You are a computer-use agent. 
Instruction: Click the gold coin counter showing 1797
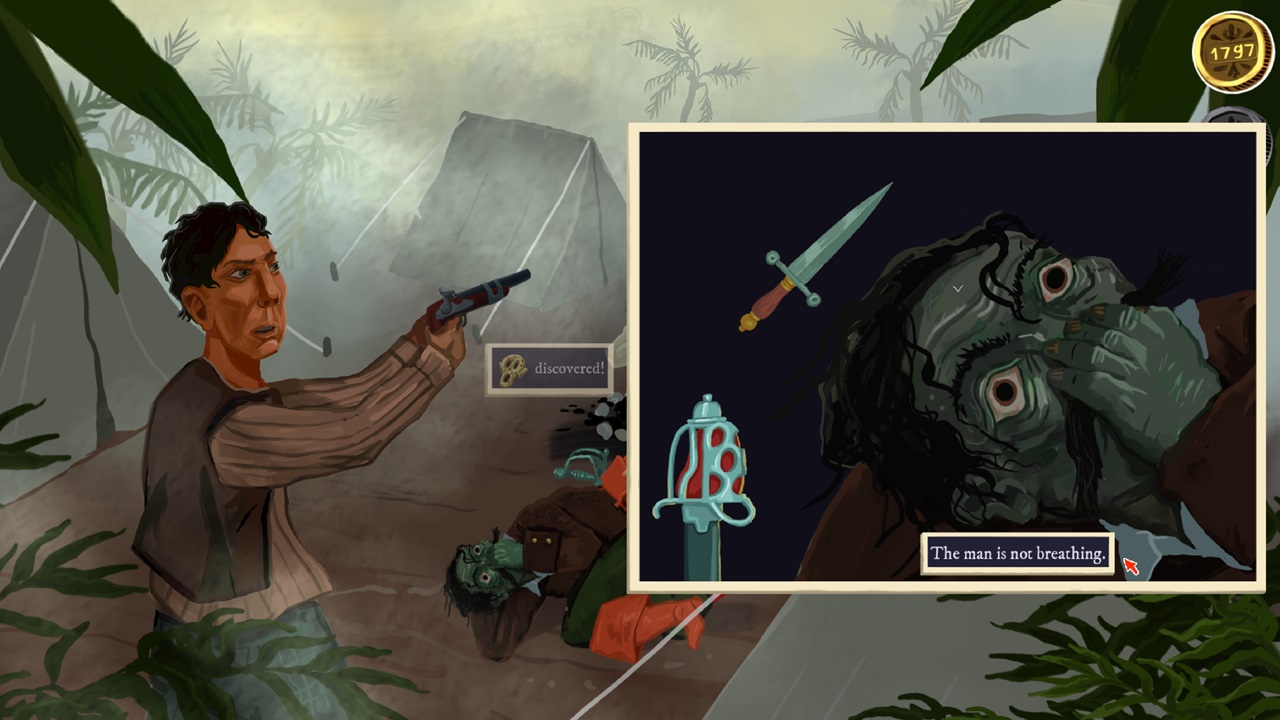coord(1233,52)
